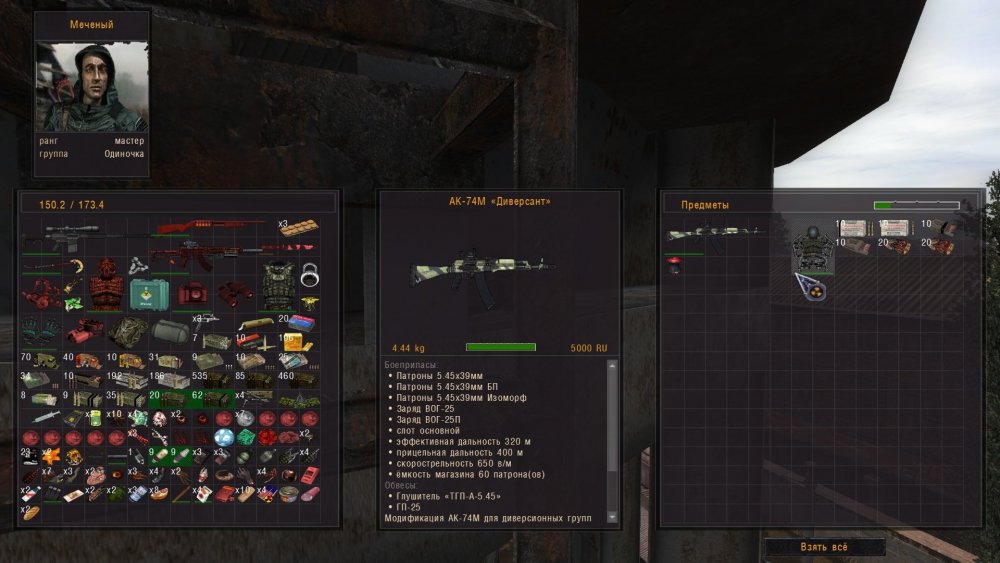Select the red camera item
The width and height of the screenshot is (1000, 563).
[192, 293]
